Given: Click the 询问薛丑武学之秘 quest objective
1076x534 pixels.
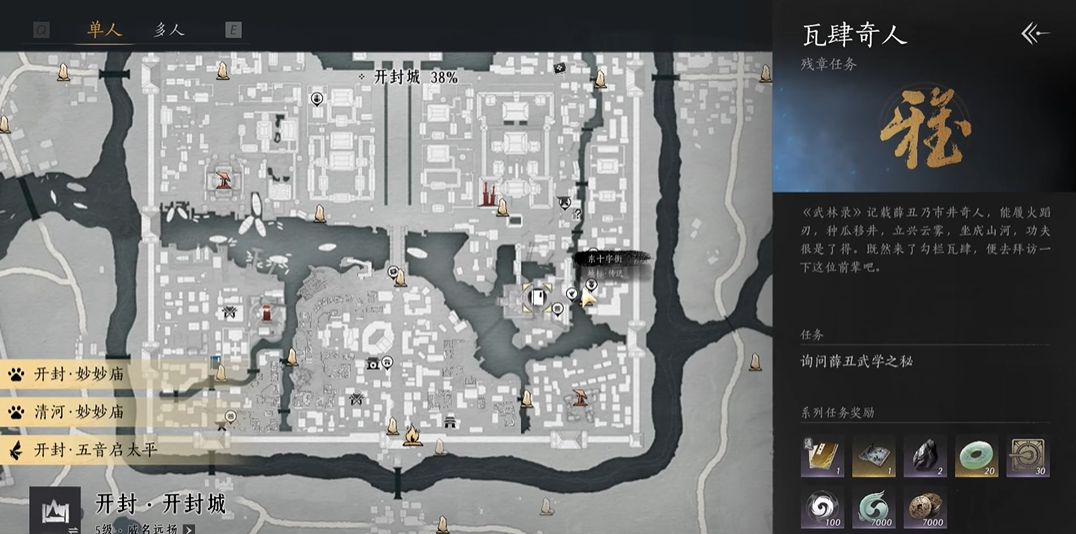Looking at the screenshot, I should (856, 361).
